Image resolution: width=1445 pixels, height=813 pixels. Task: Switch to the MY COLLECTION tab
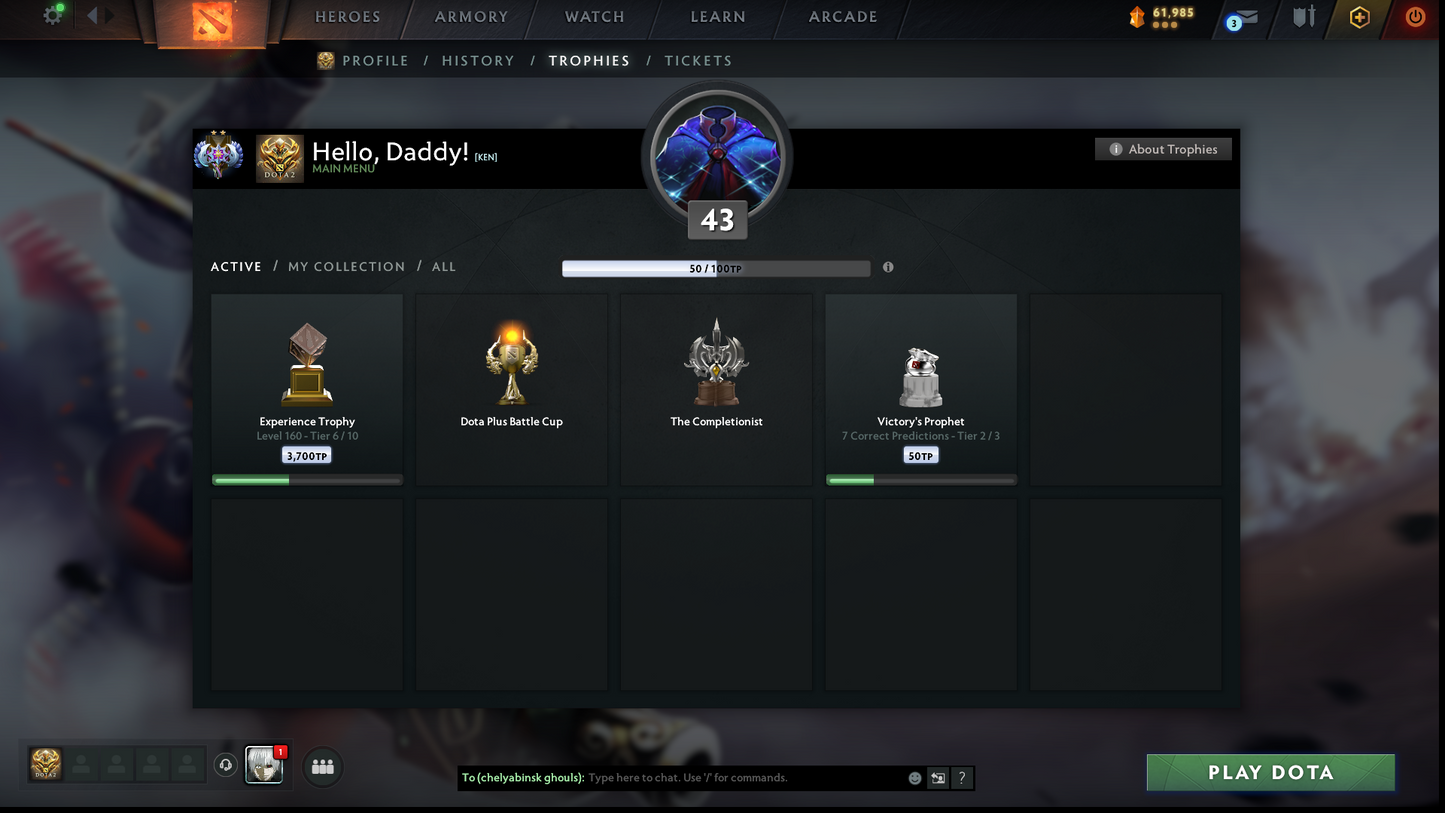(x=346, y=266)
